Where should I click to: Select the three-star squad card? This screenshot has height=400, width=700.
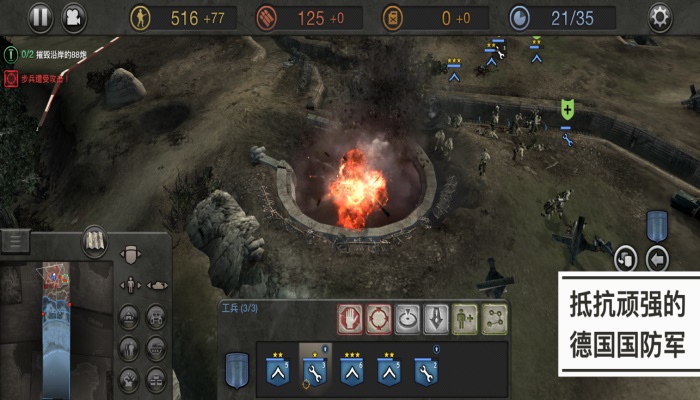point(354,370)
